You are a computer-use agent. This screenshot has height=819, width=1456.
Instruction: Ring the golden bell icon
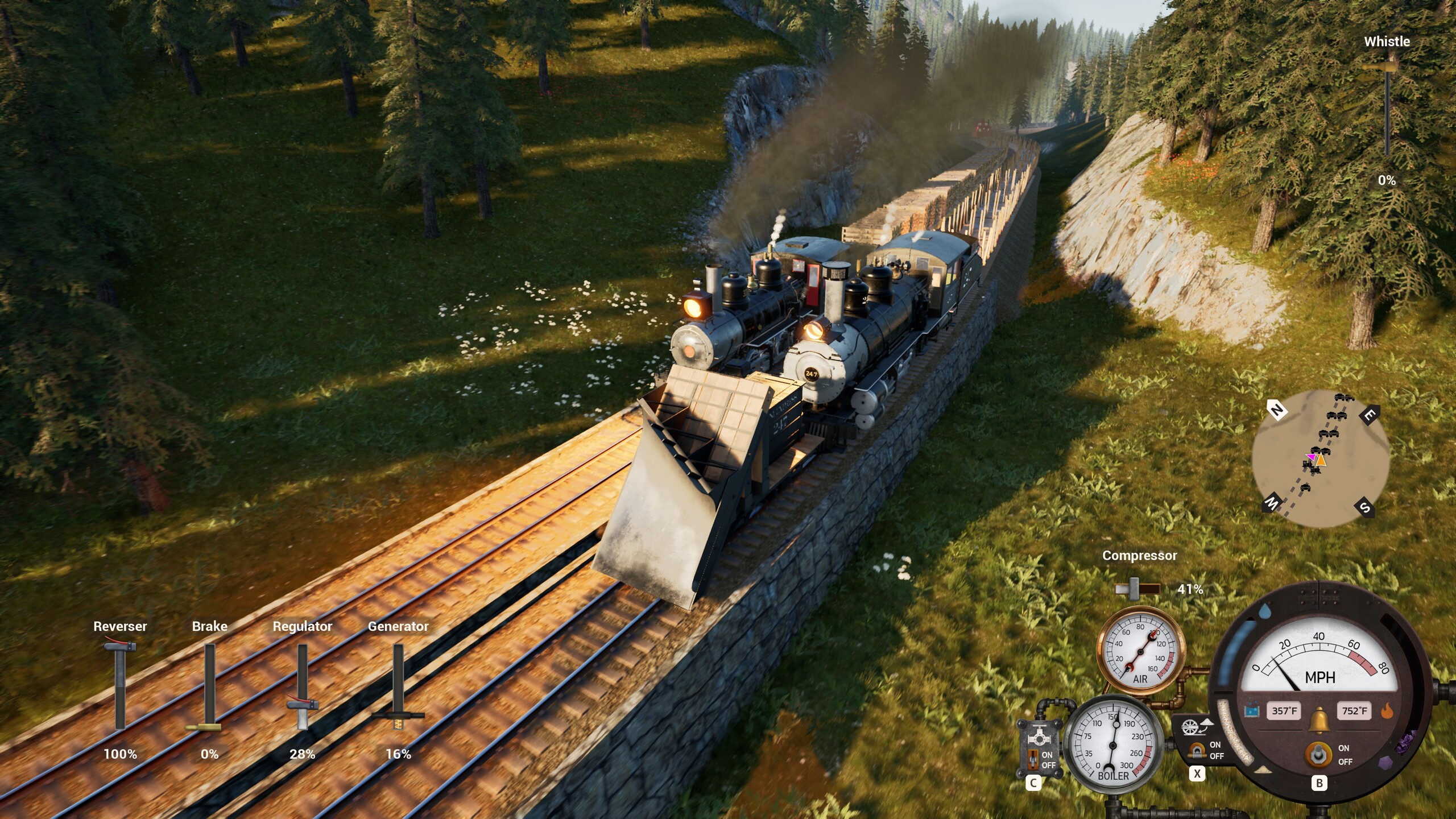tap(1318, 721)
